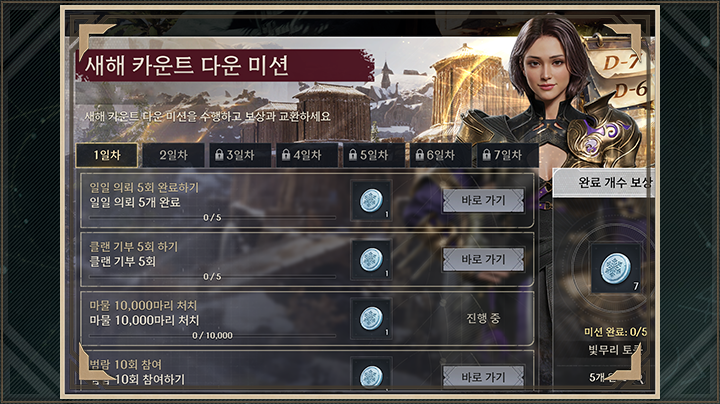
Task: Switch to the 2일차 tab
Action: click(x=172, y=155)
